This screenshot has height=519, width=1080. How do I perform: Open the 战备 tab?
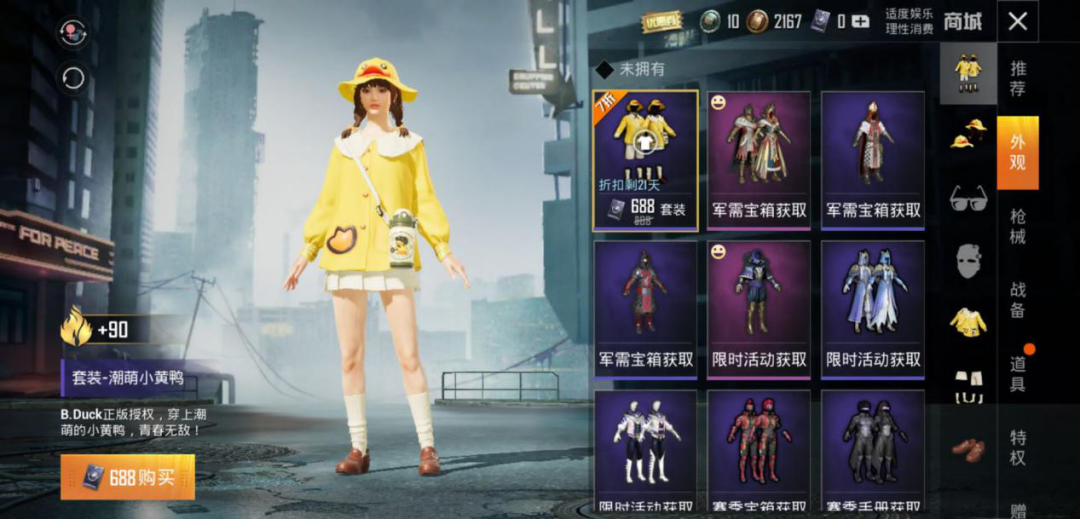click(x=1017, y=299)
